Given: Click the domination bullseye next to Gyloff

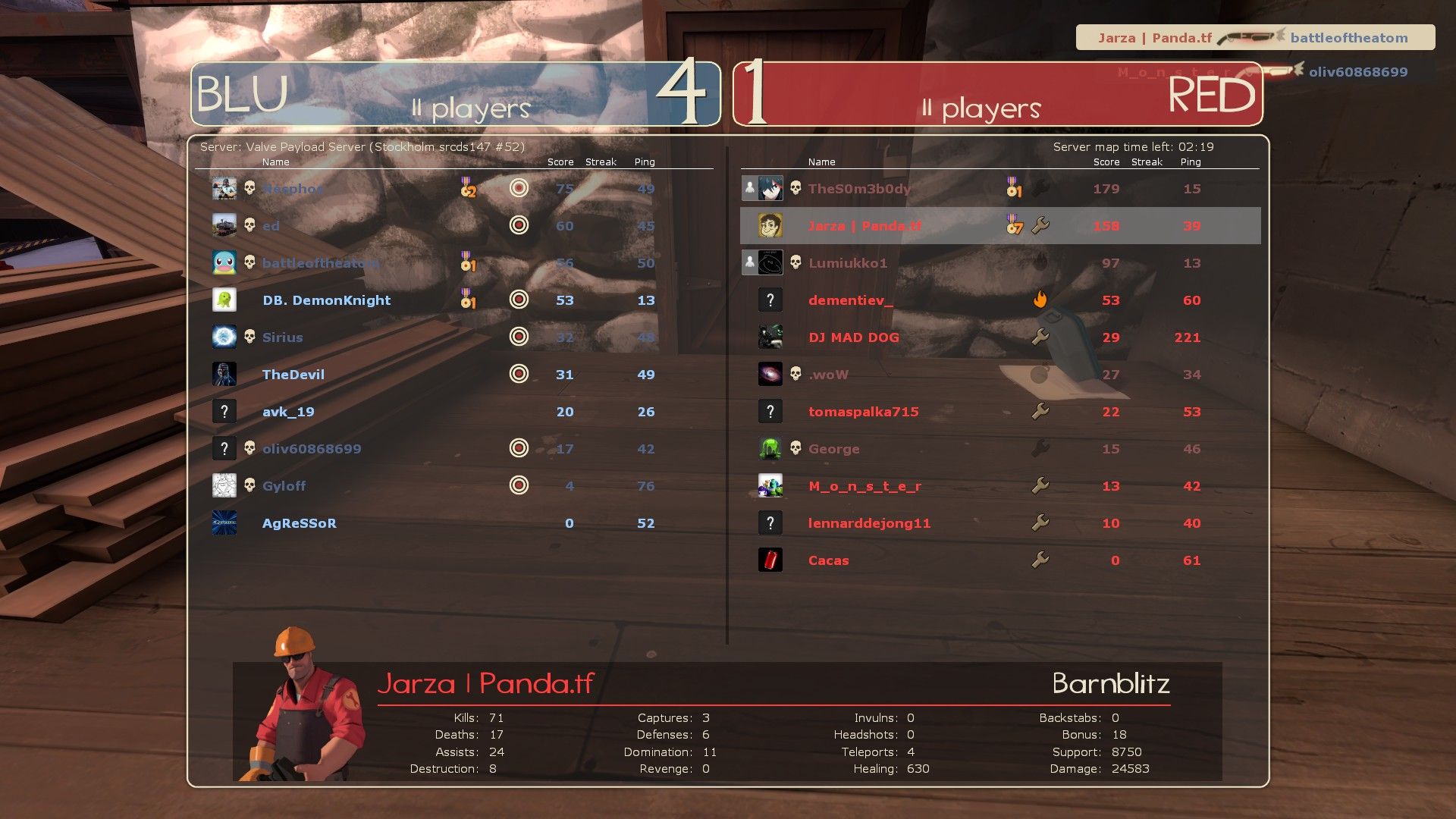Looking at the screenshot, I should click(x=519, y=485).
